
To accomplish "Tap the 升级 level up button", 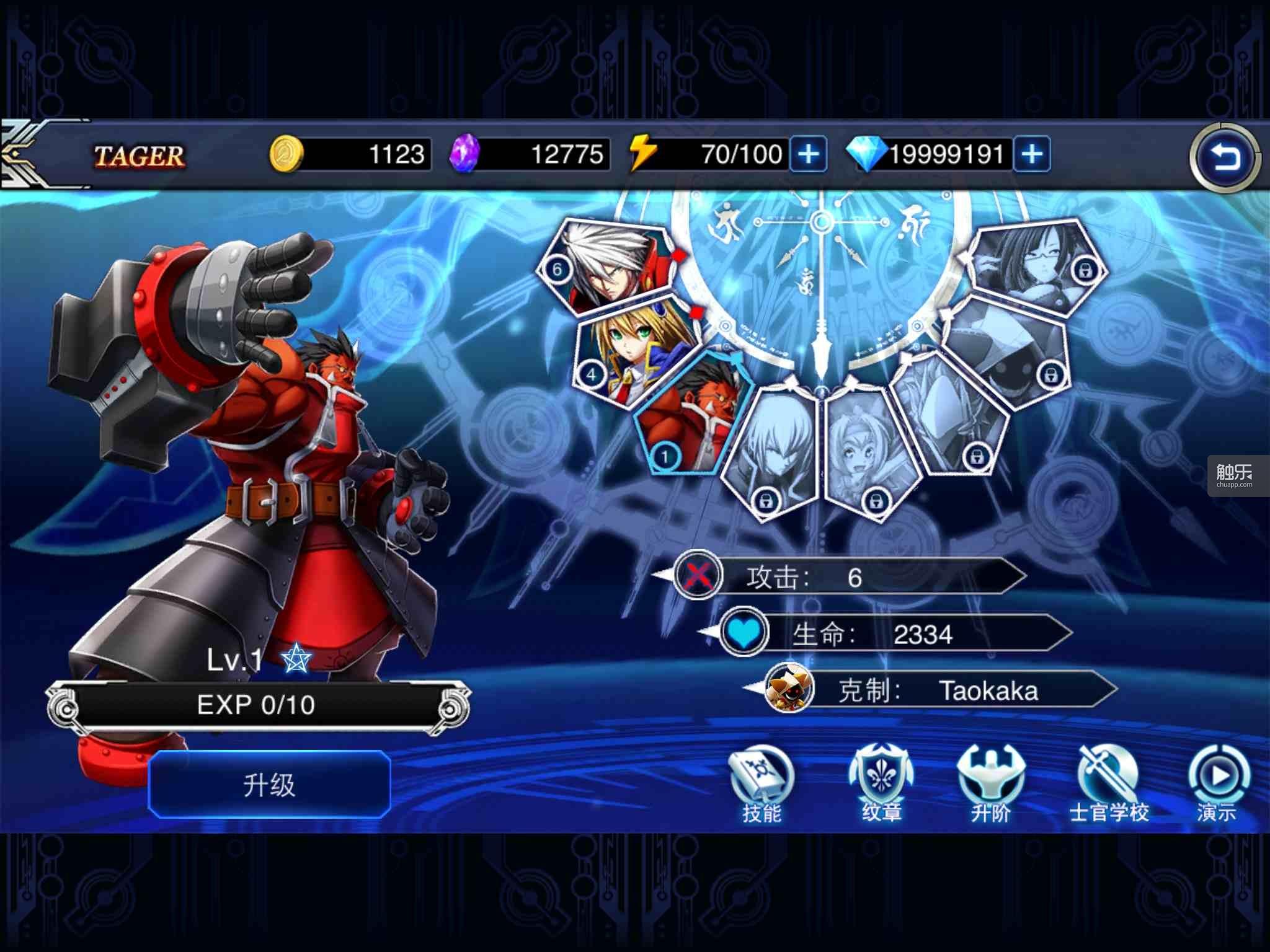I will pos(269,785).
